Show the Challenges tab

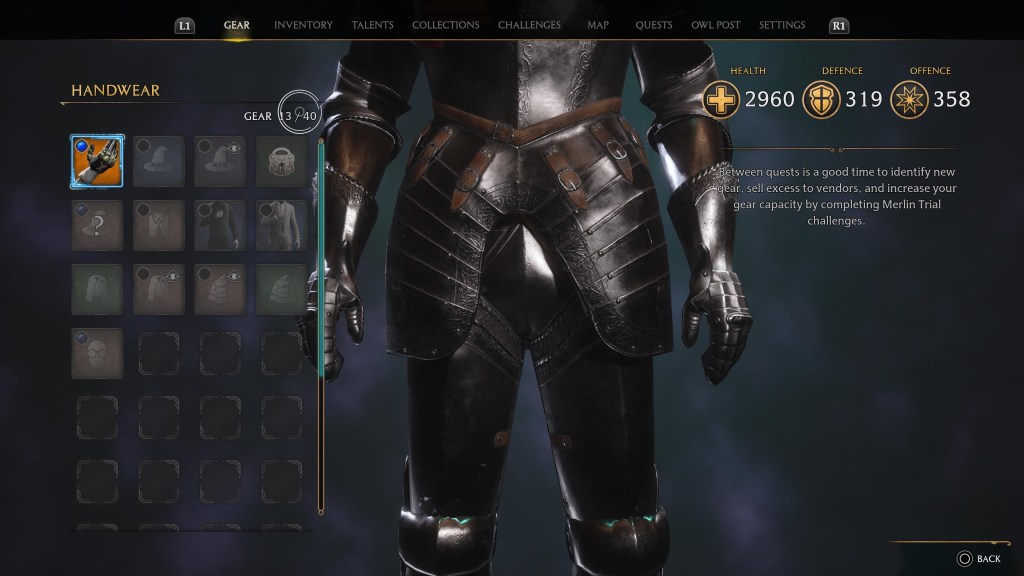pyautogui.click(x=529, y=25)
